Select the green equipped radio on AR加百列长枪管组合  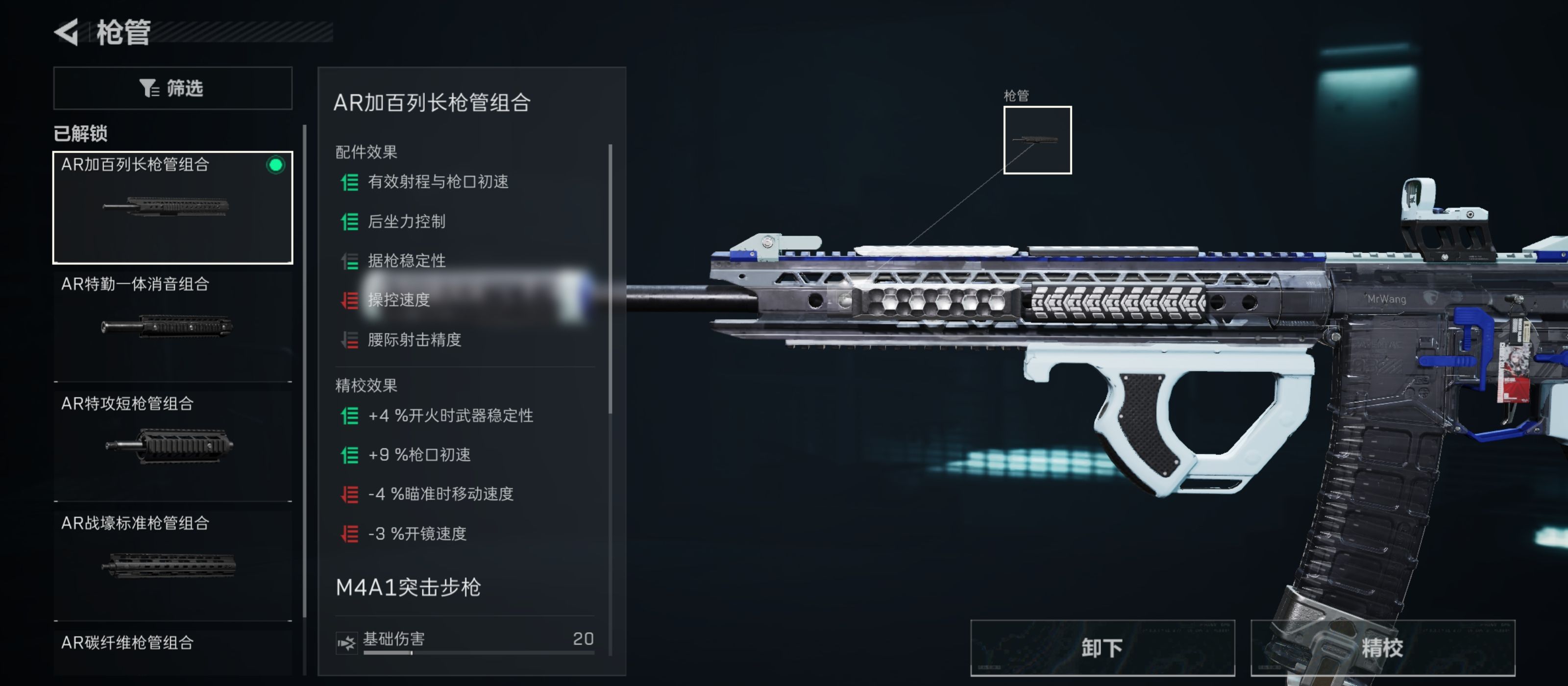276,165
